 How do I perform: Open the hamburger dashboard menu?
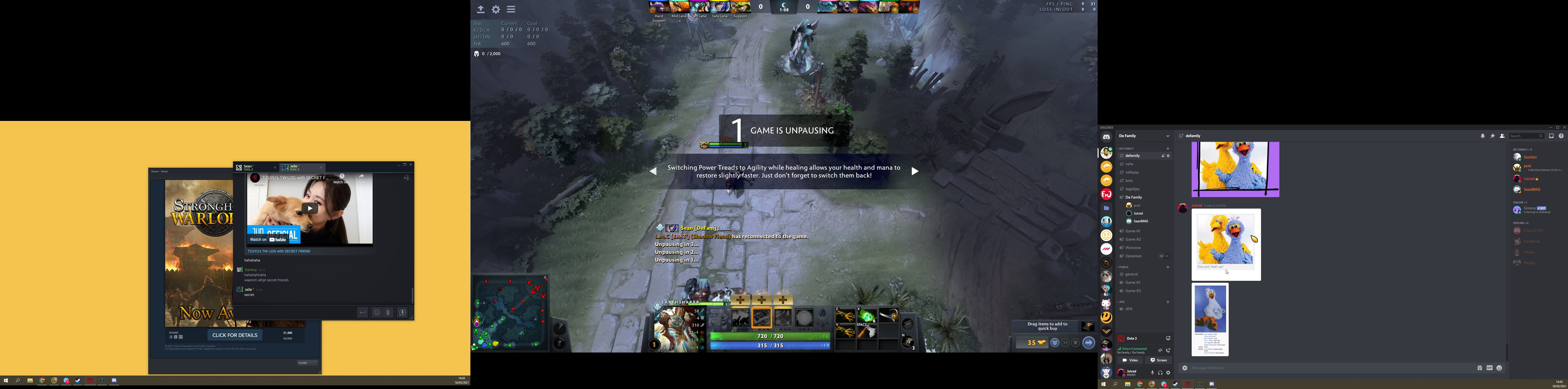coord(511,10)
